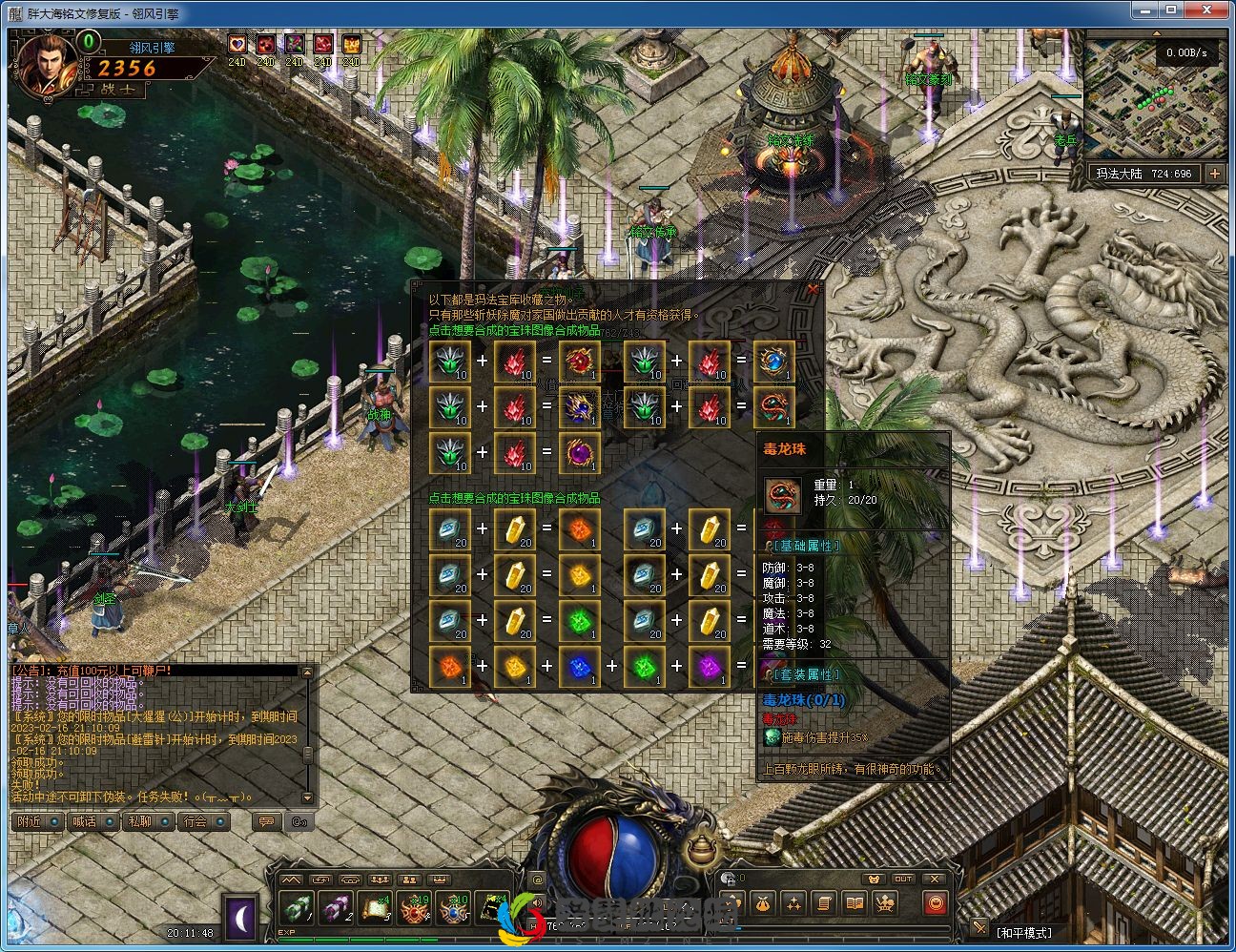Image resolution: width=1236 pixels, height=952 pixels.
Task: Click the OUT button on the bottom panel
Action: 902,879
